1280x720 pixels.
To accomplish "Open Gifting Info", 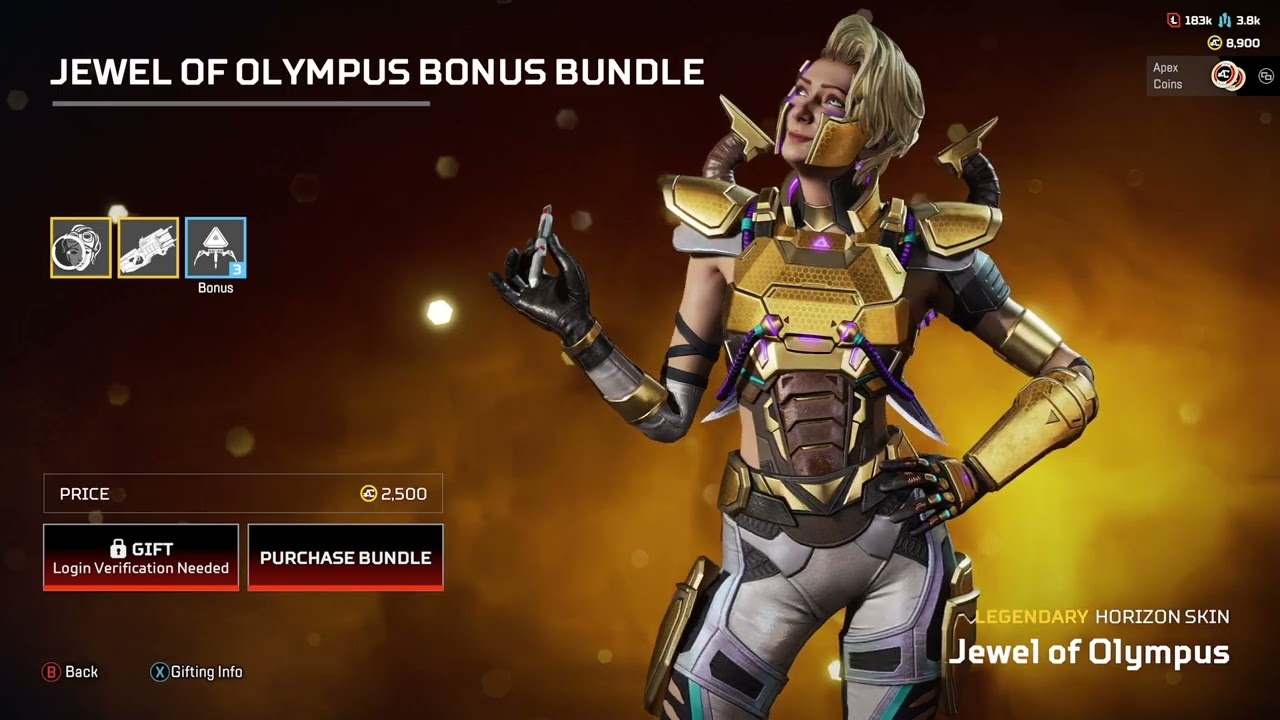I will tap(197, 672).
